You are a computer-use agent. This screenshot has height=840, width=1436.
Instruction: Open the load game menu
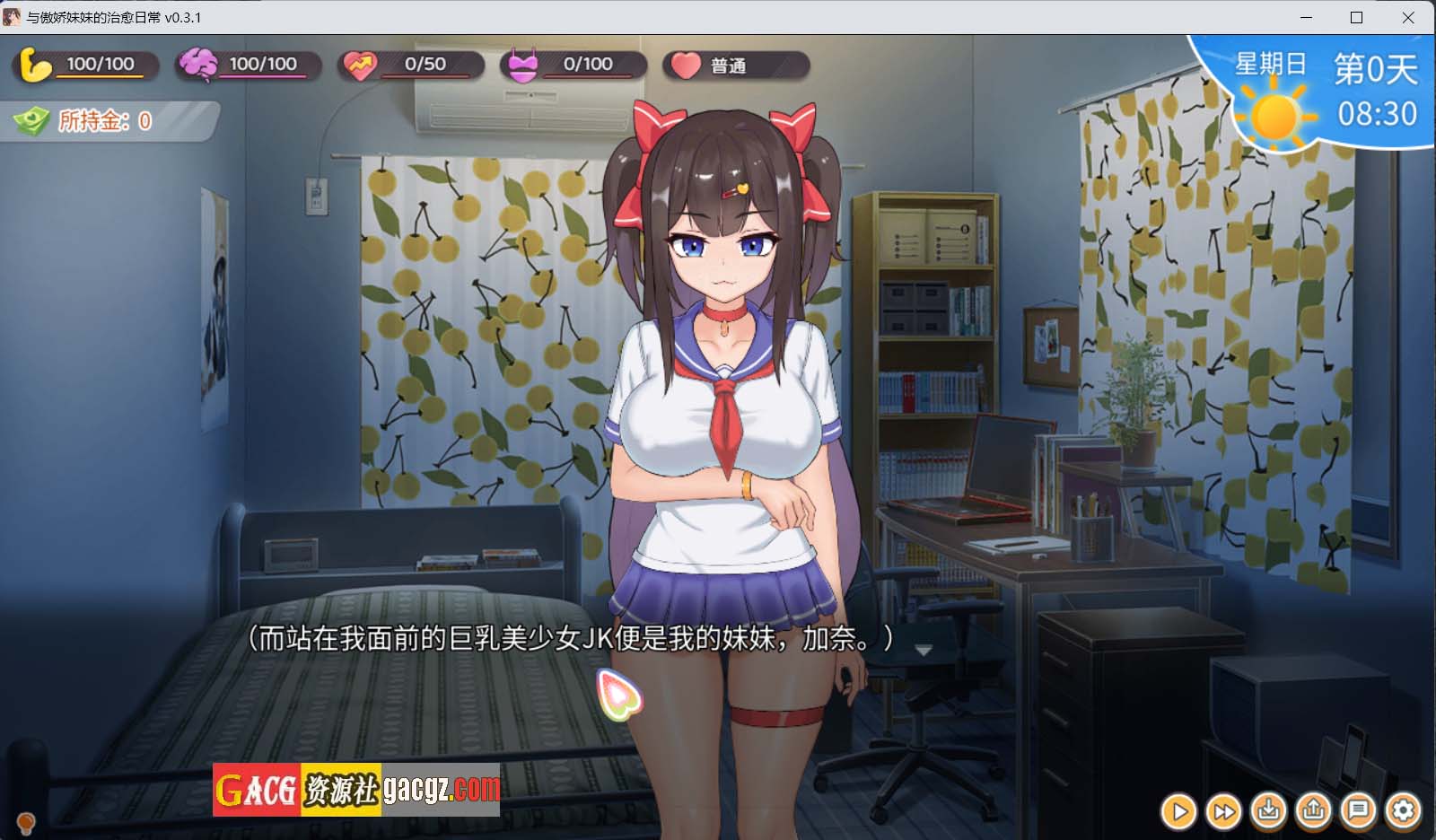1314,811
